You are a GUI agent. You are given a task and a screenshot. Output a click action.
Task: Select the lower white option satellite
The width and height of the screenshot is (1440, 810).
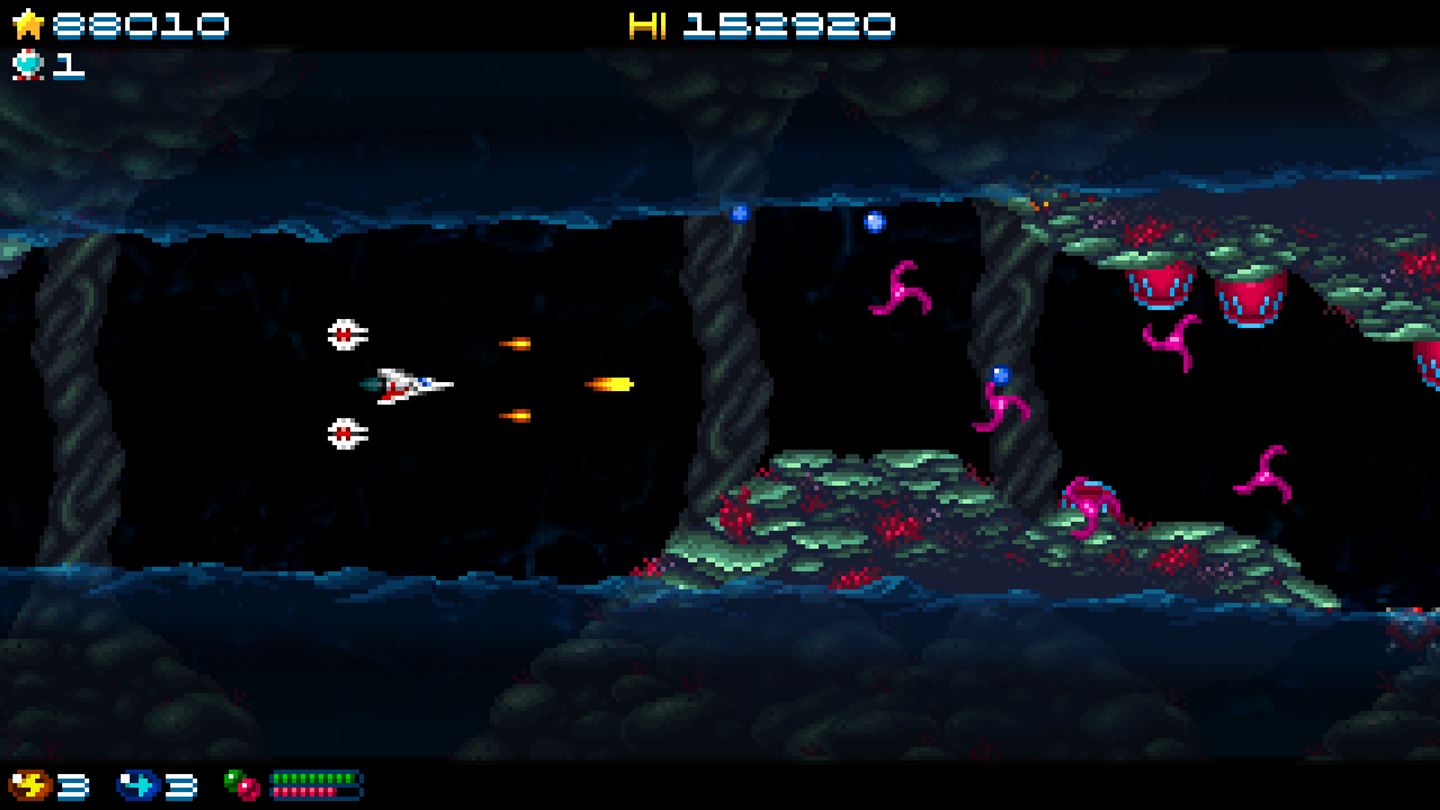pos(345,433)
